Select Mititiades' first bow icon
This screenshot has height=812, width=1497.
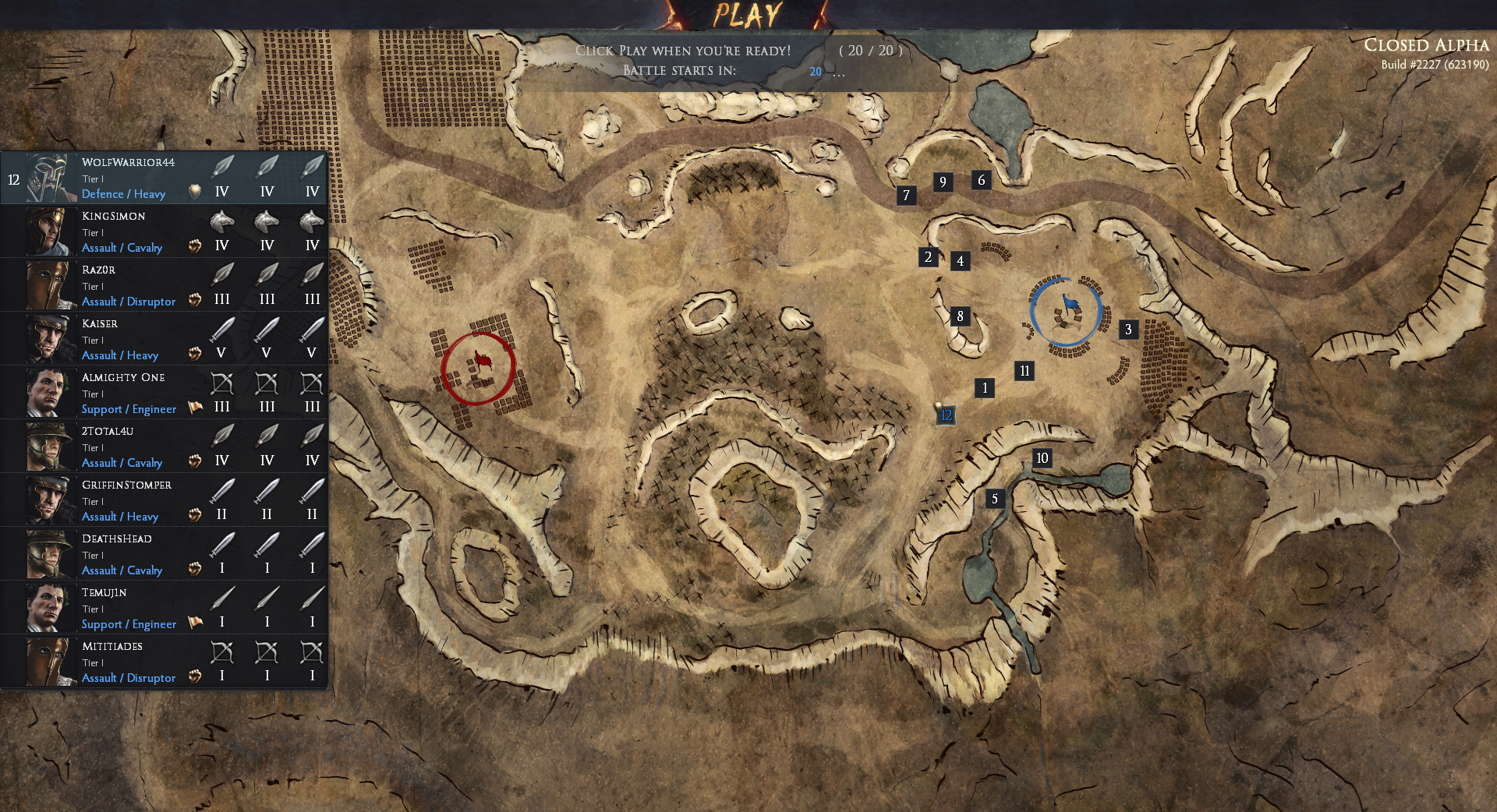[222, 653]
